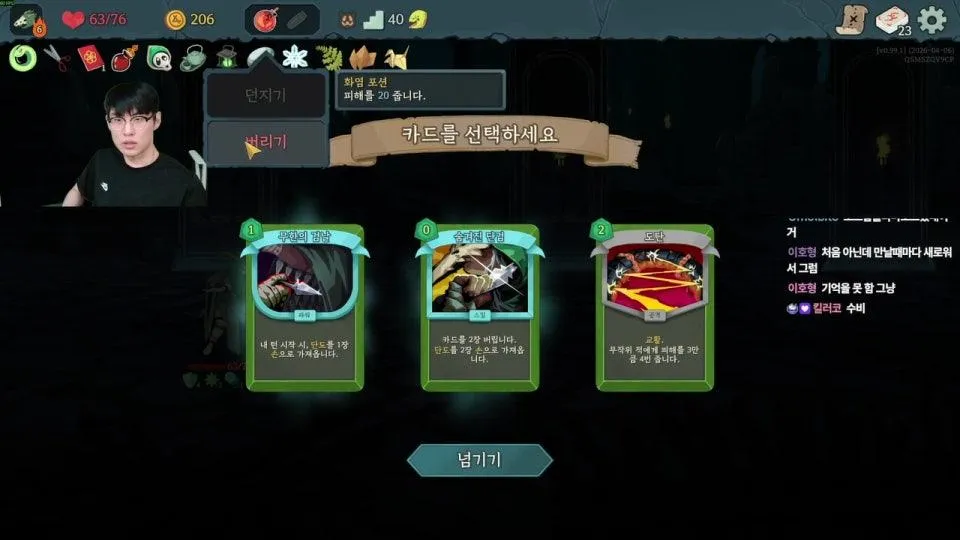Viewport: 960px width, 540px height.
Task: Inspect the scissors relic
Action: 56,58
